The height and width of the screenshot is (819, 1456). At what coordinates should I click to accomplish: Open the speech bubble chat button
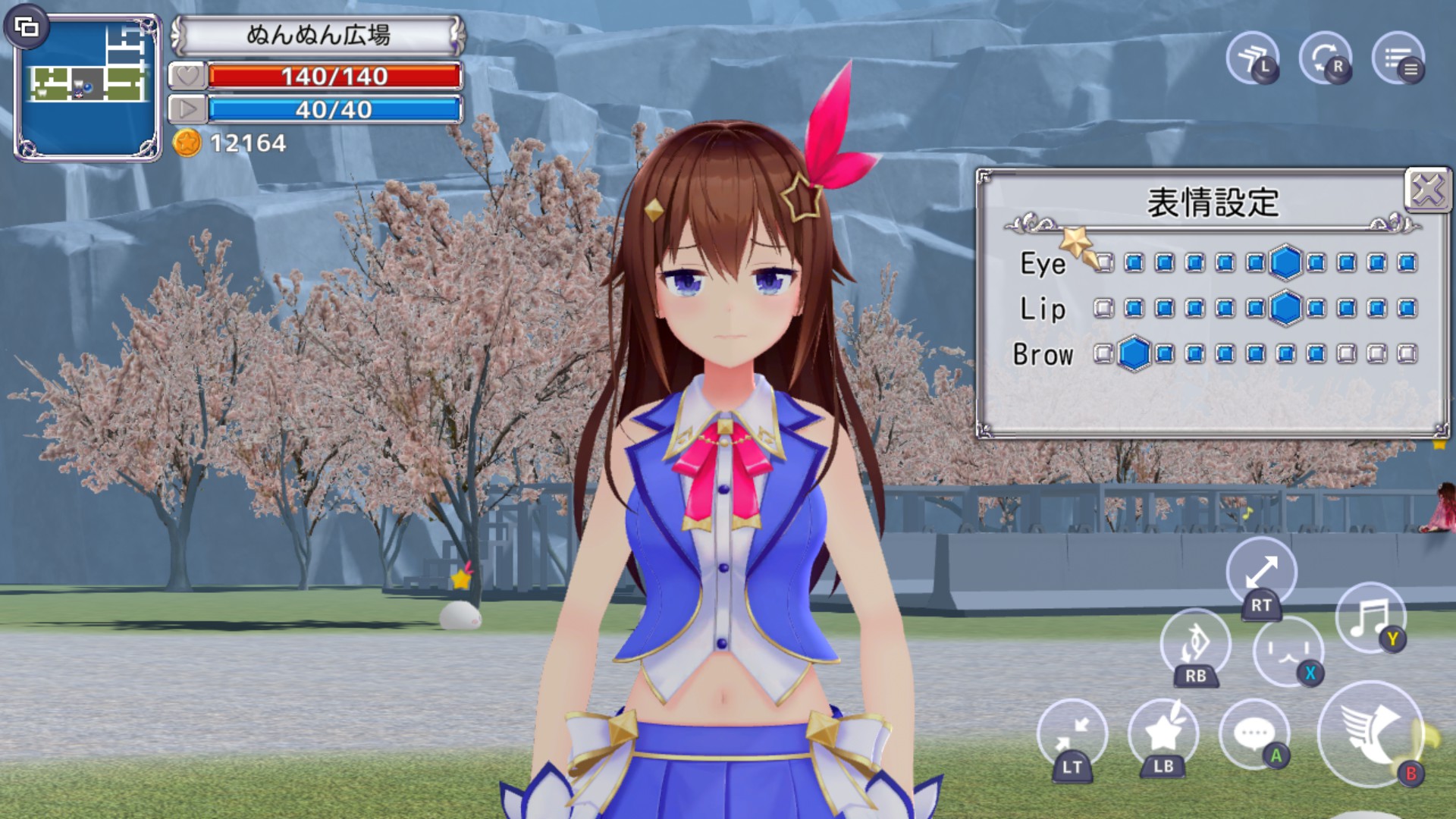point(1254,734)
